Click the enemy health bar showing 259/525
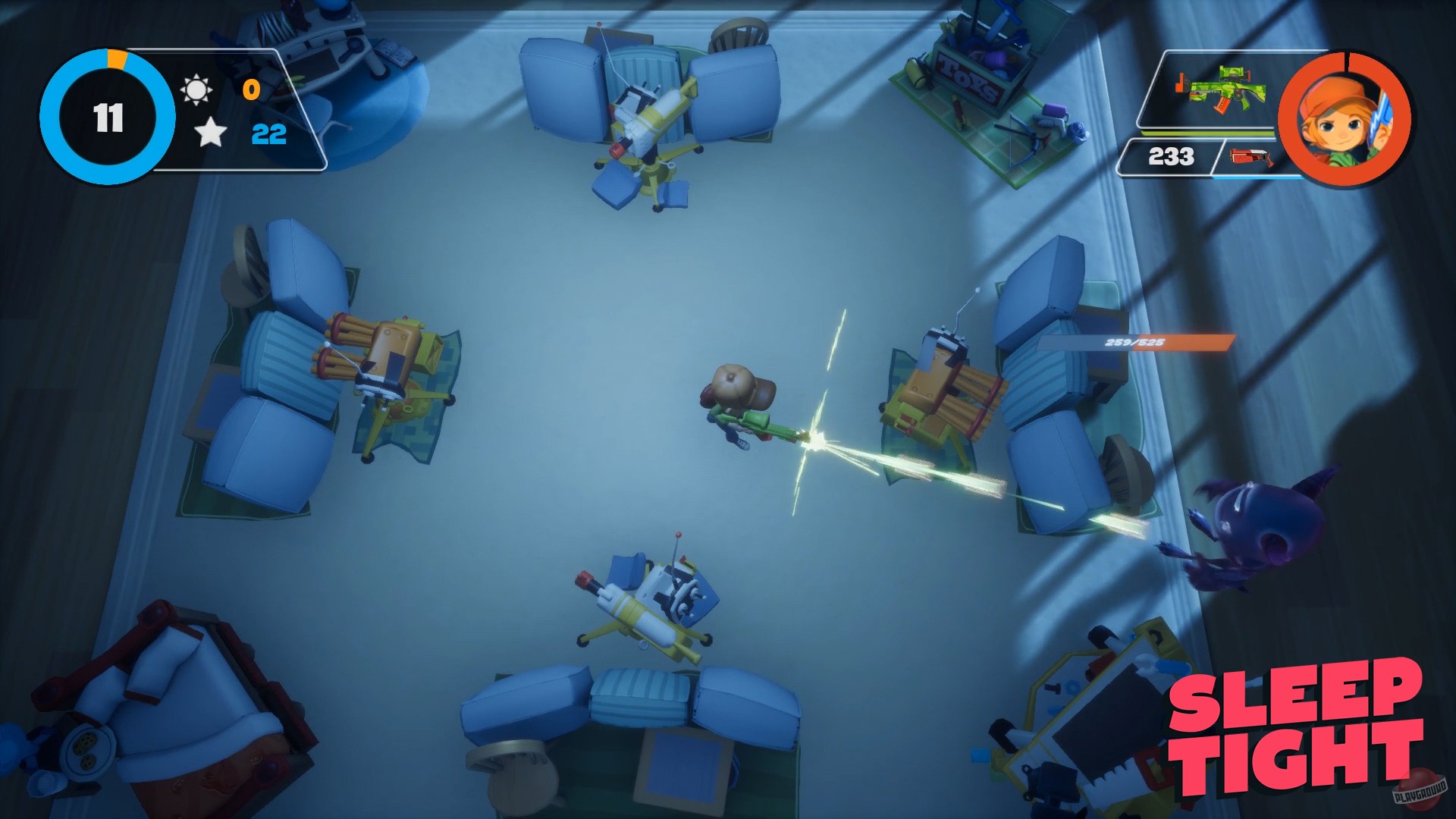 coord(1134,343)
